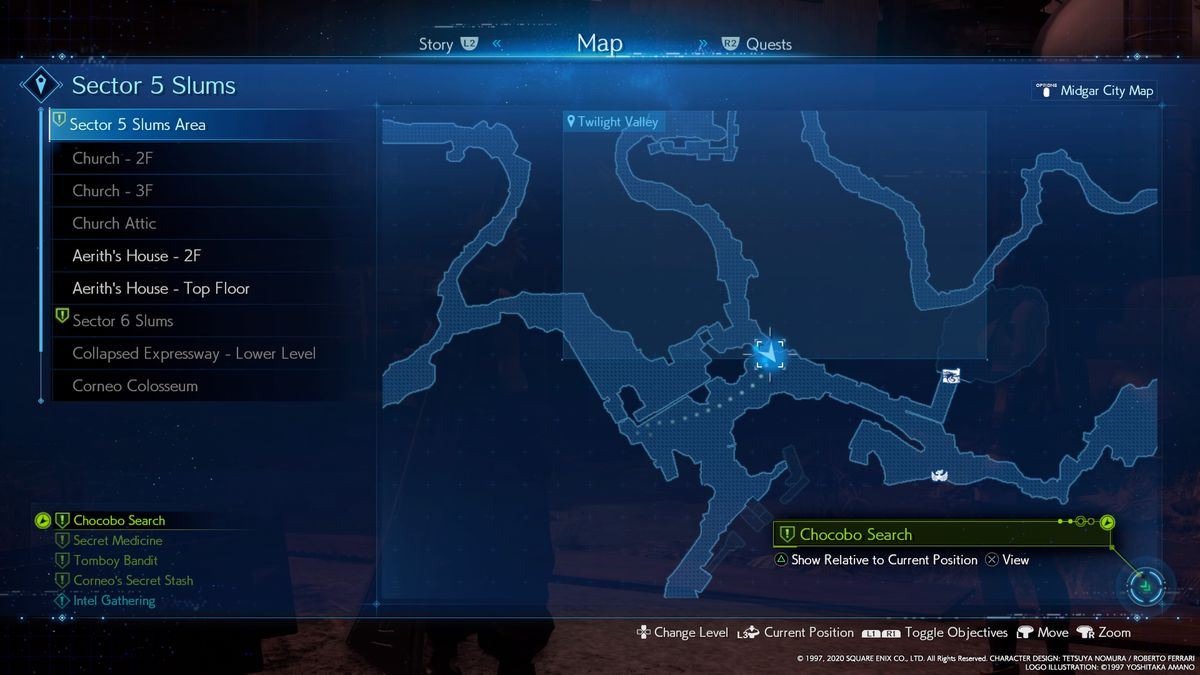Select the Tomboy Bandit quest
Viewport: 1200px width, 675px height.
point(115,561)
